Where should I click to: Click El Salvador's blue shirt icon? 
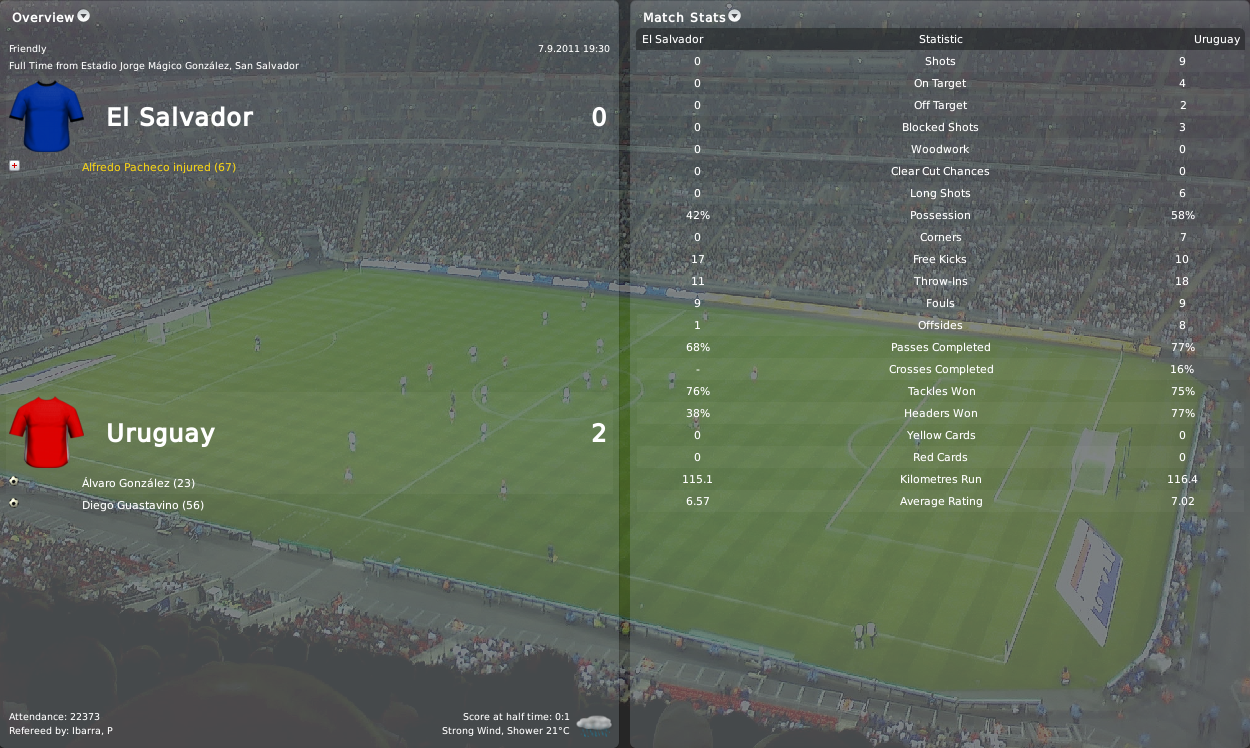(46, 117)
